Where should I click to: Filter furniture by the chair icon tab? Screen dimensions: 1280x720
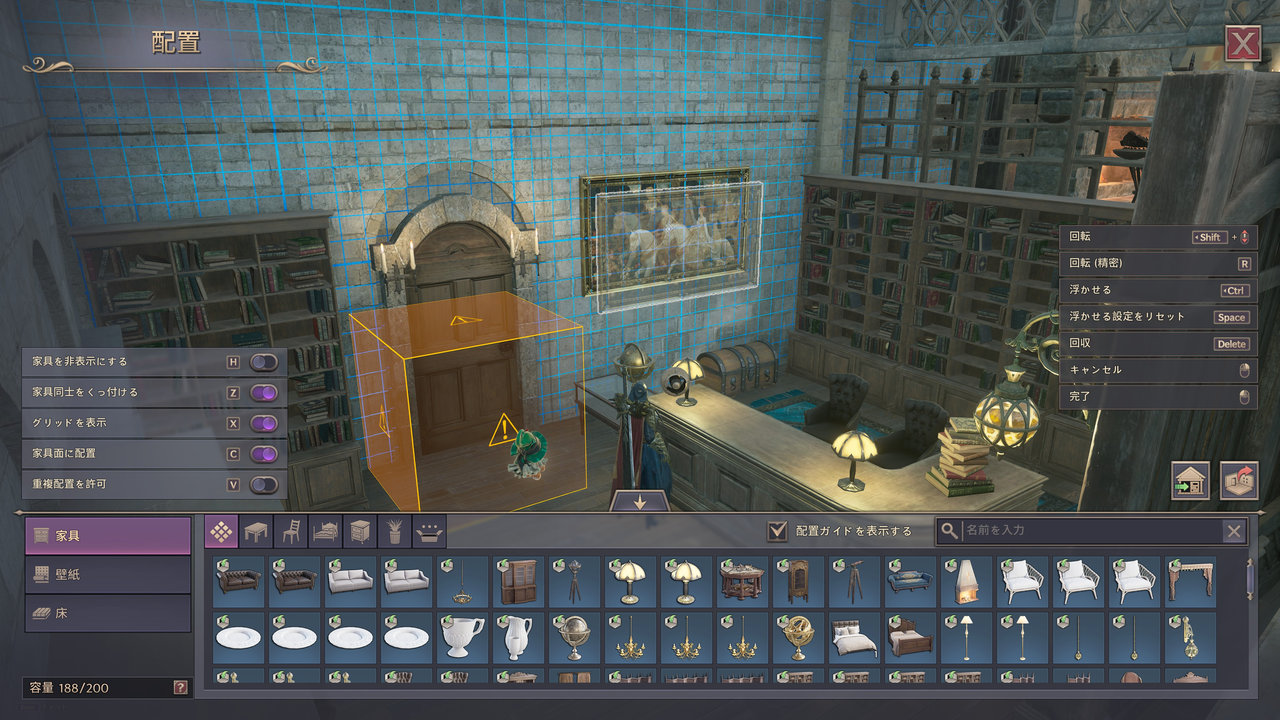point(291,531)
